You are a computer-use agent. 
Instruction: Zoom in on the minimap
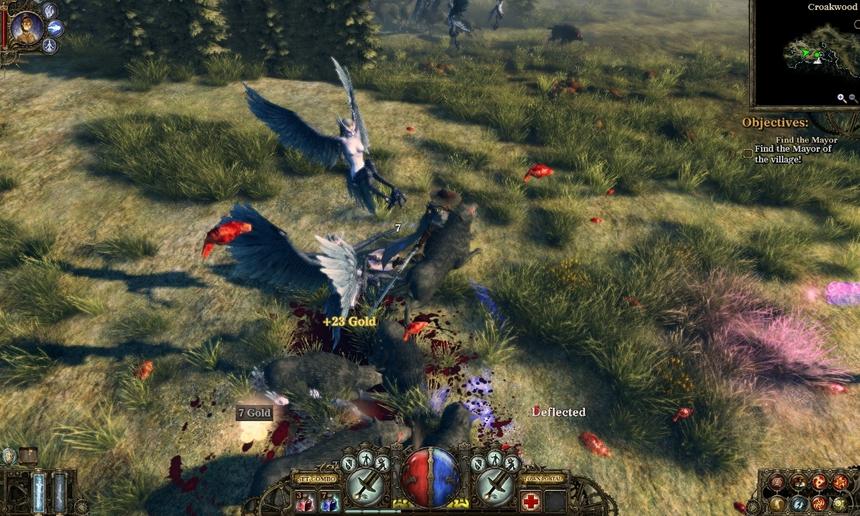(843, 98)
